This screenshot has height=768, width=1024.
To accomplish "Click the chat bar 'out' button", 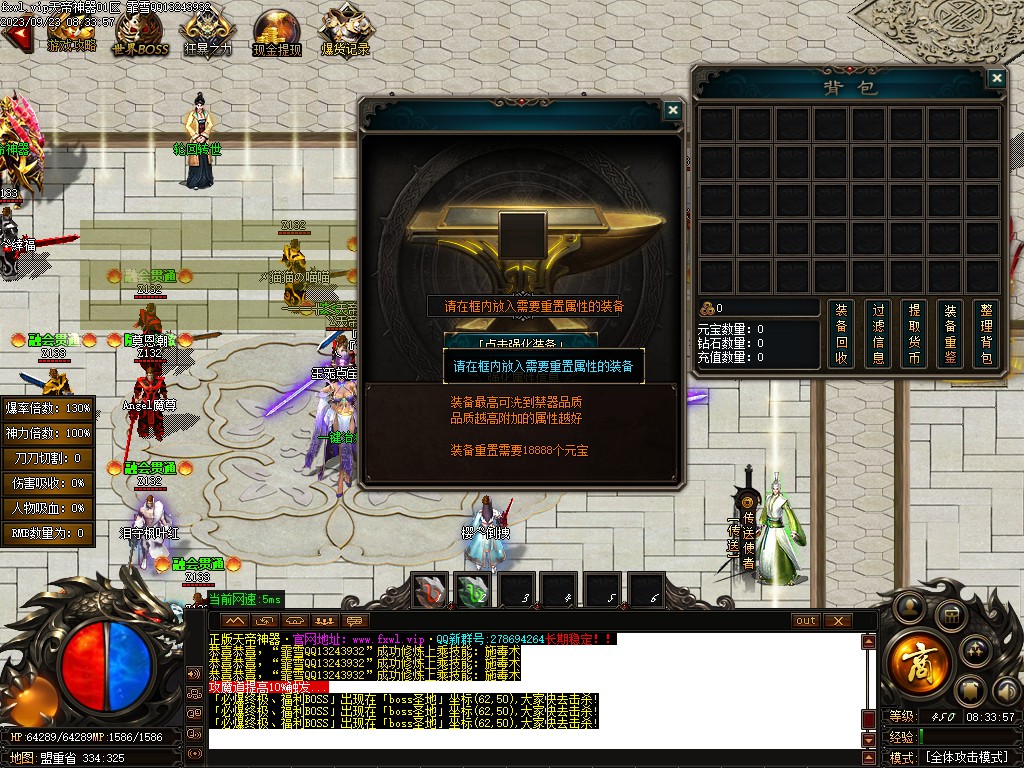I will 805,620.
